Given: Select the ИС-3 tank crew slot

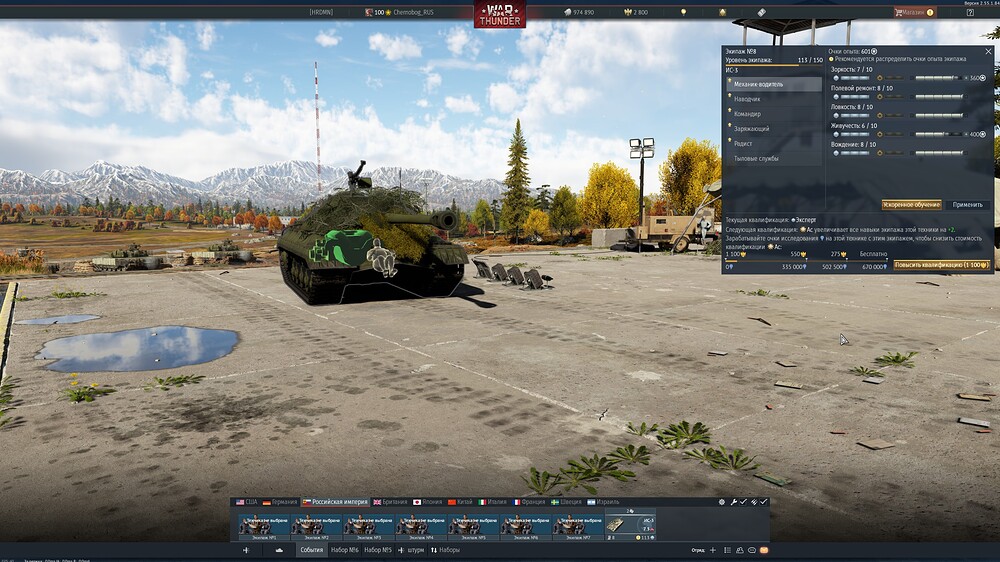Looking at the screenshot, I should pyautogui.click(x=631, y=526).
